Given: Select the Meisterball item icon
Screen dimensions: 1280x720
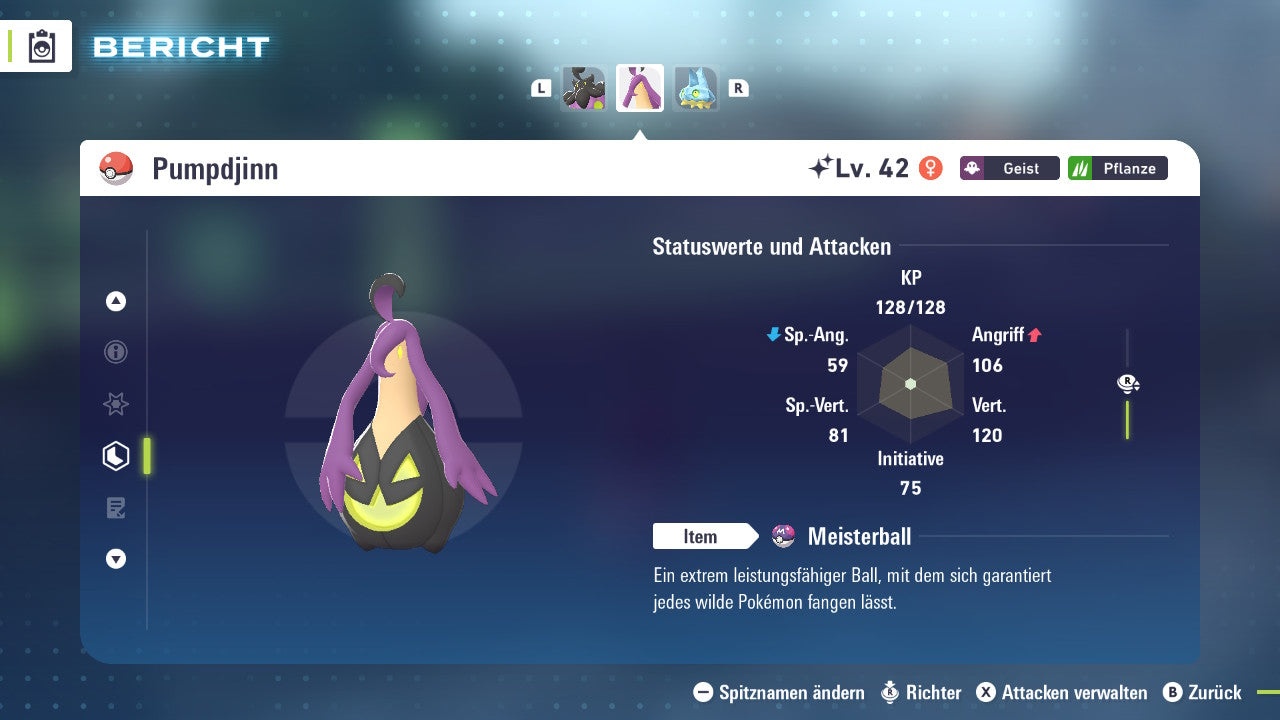Looking at the screenshot, I should 782,536.
